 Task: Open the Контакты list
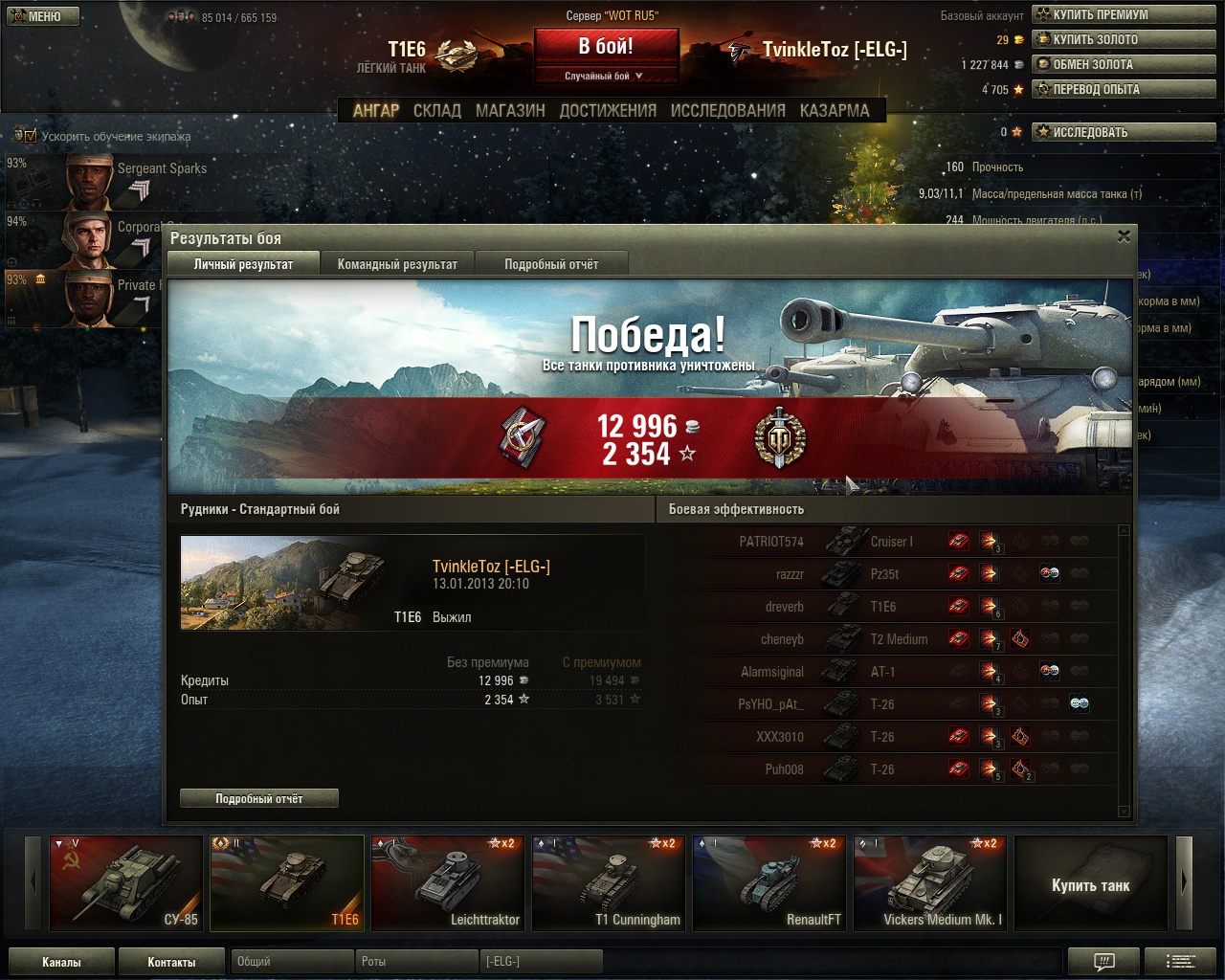point(171,962)
